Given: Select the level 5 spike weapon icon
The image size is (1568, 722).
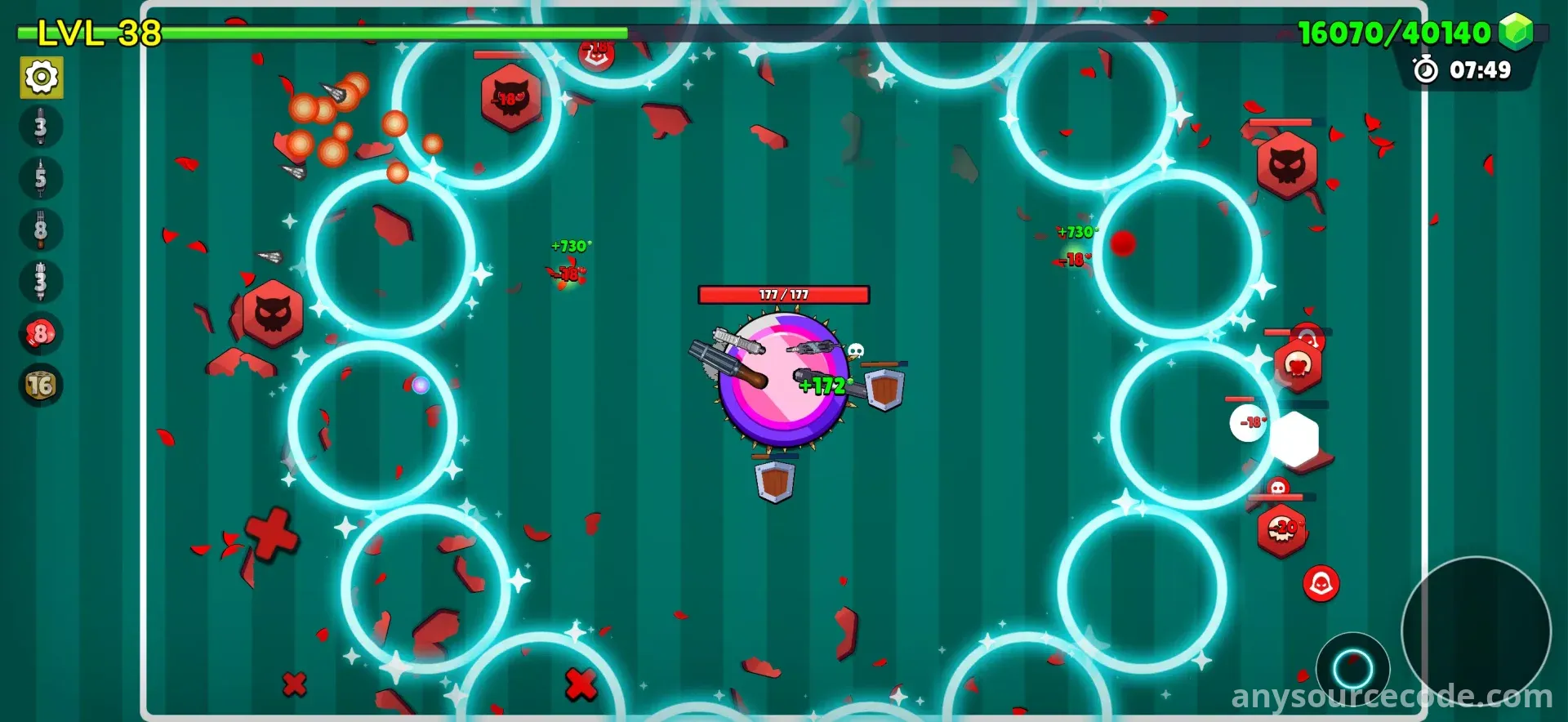Looking at the screenshot, I should [41, 178].
